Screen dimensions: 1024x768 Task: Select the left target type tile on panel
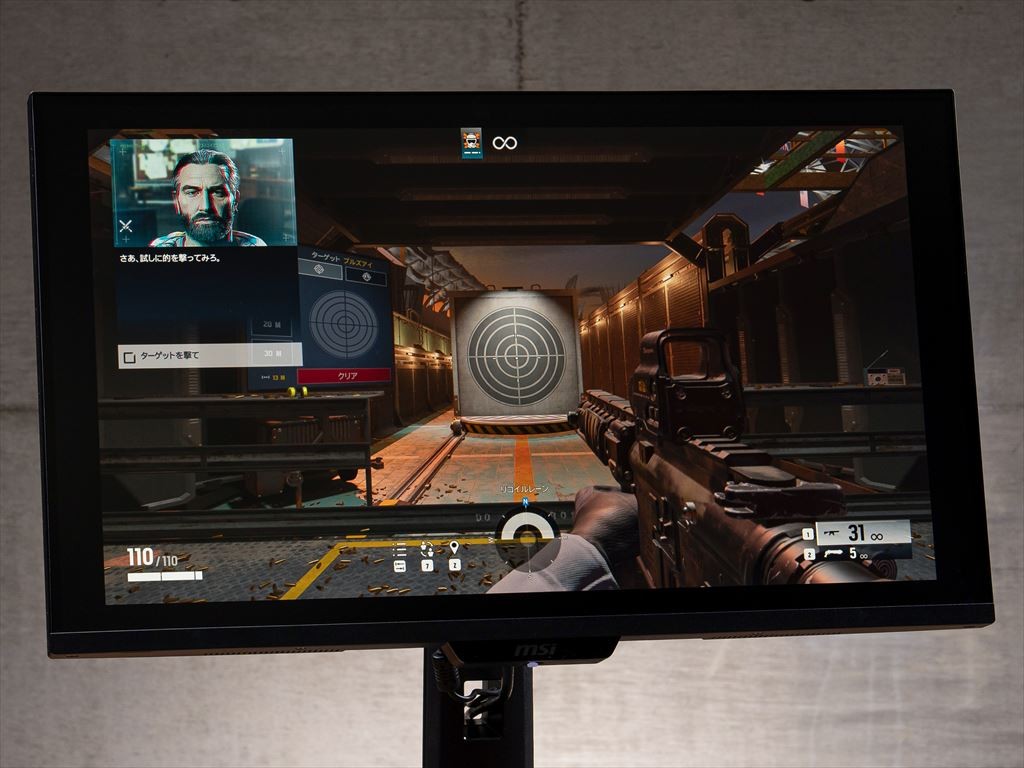pos(320,270)
